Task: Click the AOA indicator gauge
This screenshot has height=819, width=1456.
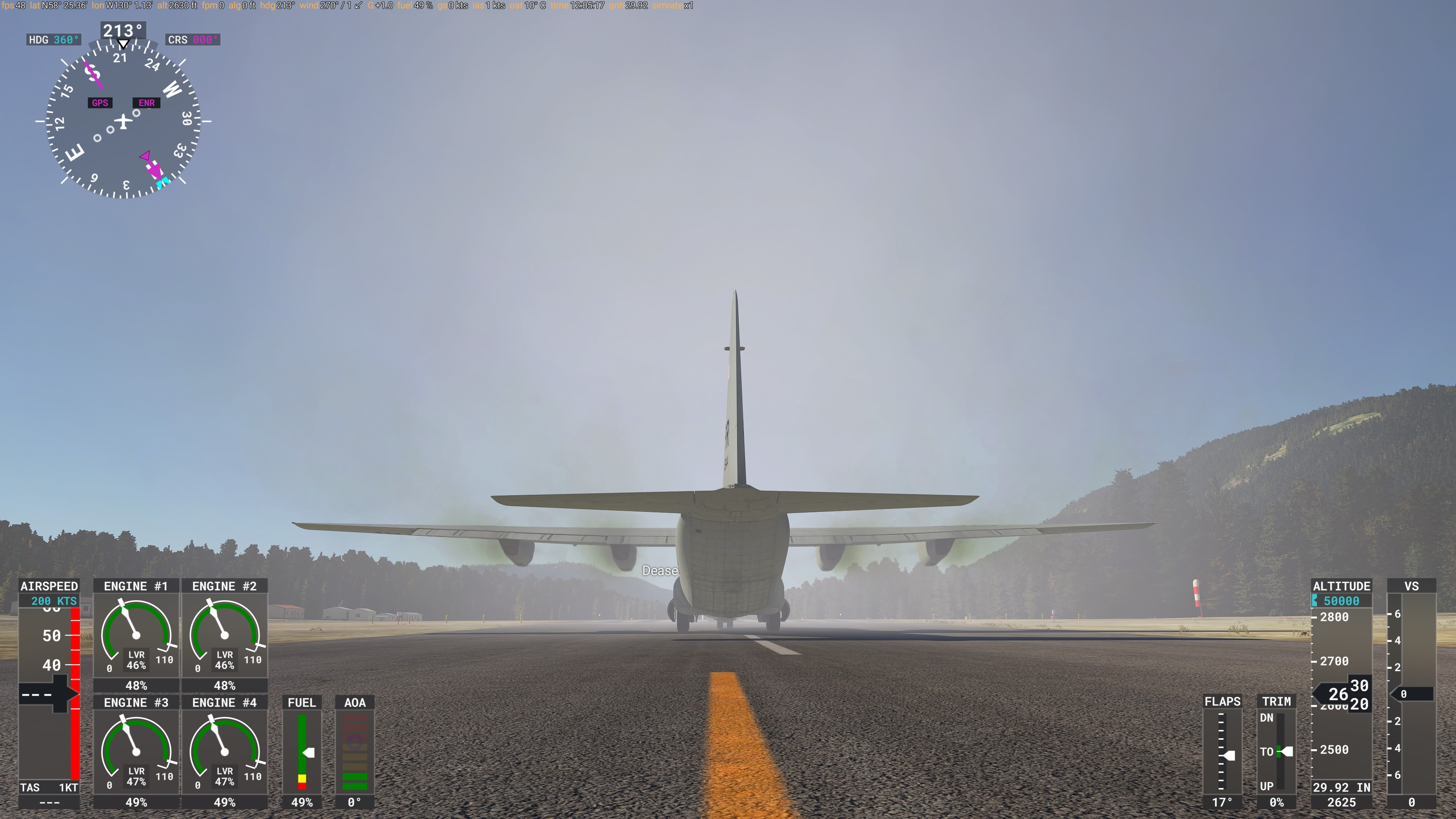Action: (x=355, y=752)
